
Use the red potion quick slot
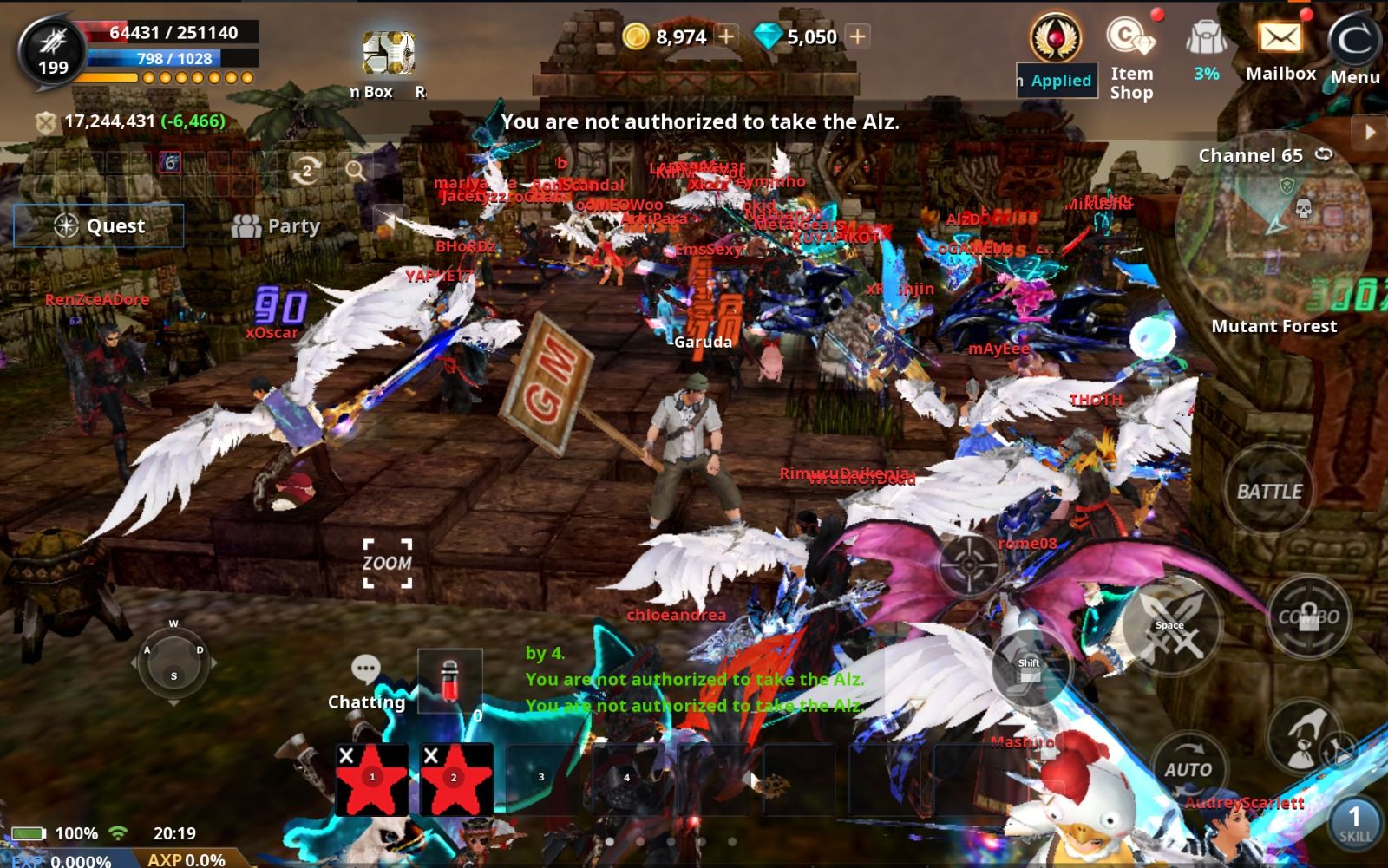click(x=449, y=682)
